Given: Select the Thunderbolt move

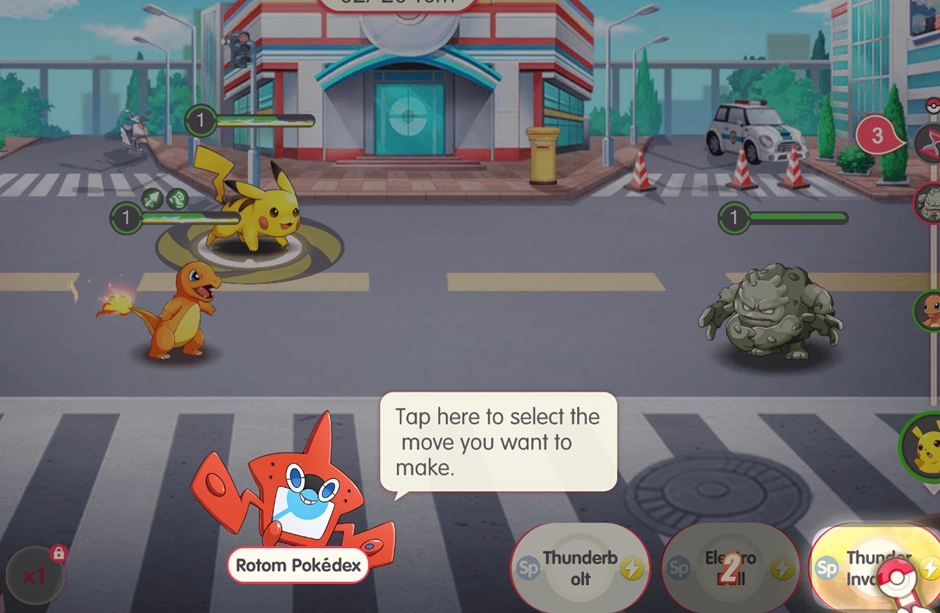Looking at the screenshot, I should [x=581, y=568].
